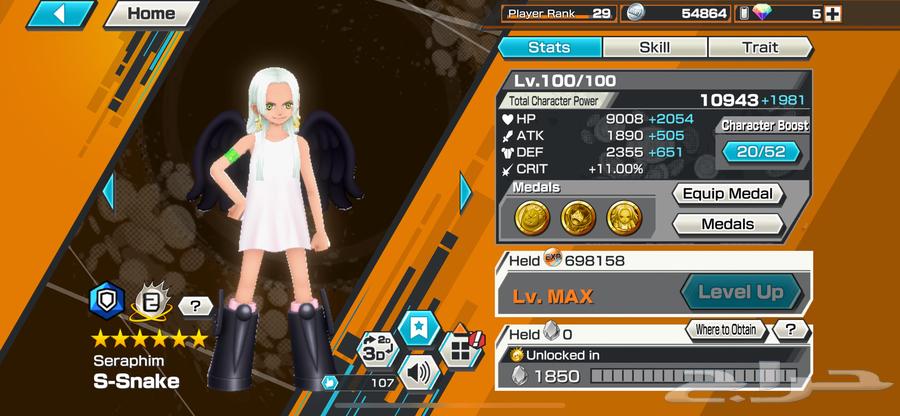Image resolution: width=900 pixels, height=416 pixels.
Task: Click the Level Up button
Action: point(741,293)
